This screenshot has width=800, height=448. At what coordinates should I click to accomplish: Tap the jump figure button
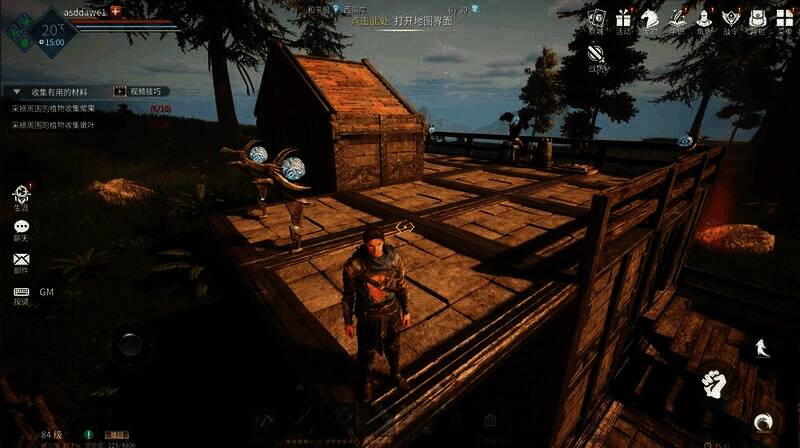pyautogui.click(x=760, y=347)
